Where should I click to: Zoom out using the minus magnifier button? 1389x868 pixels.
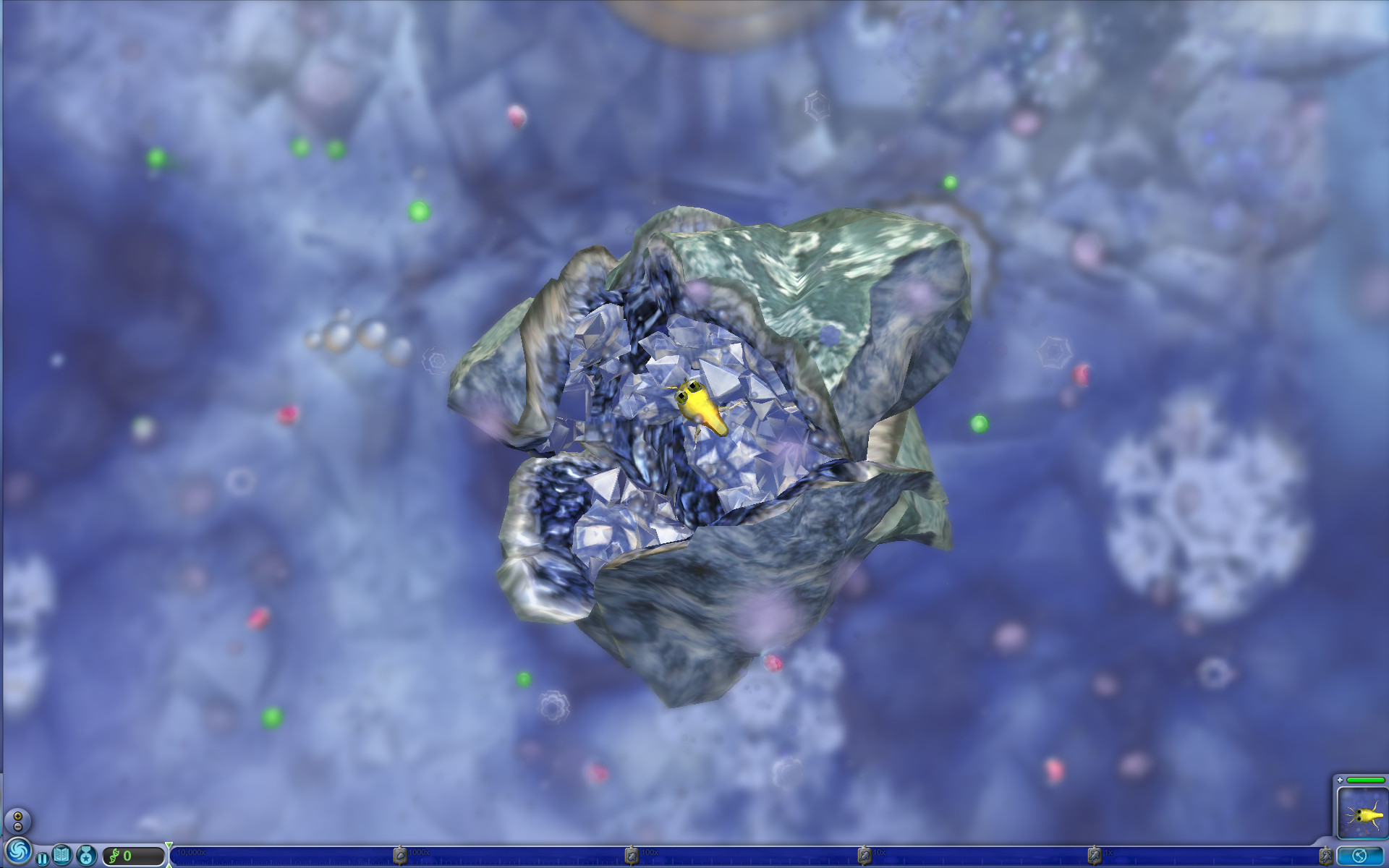pos(17,827)
